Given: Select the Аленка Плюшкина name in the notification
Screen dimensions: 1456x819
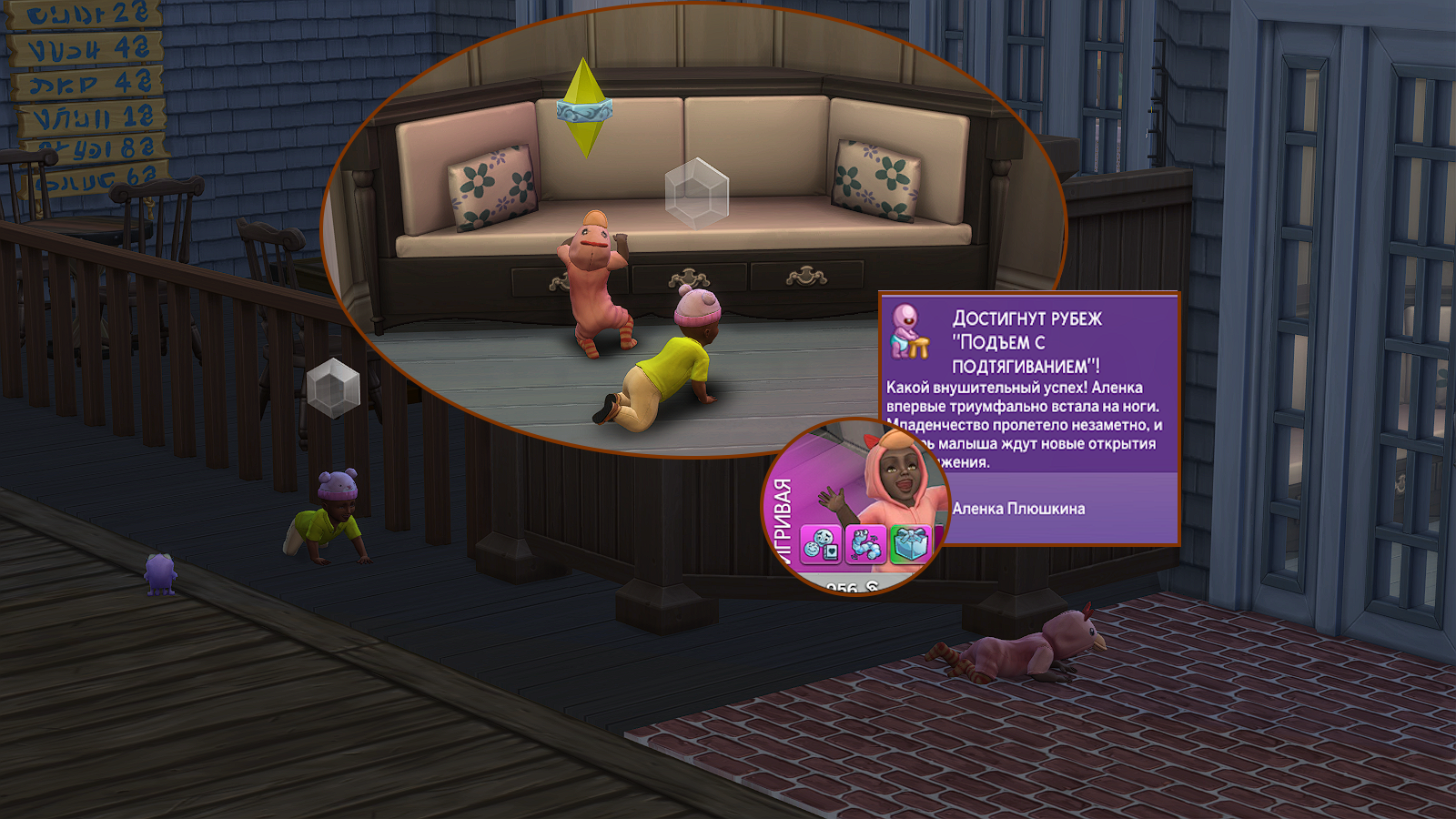Looking at the screenshot, I should [x=1018, y=509].
